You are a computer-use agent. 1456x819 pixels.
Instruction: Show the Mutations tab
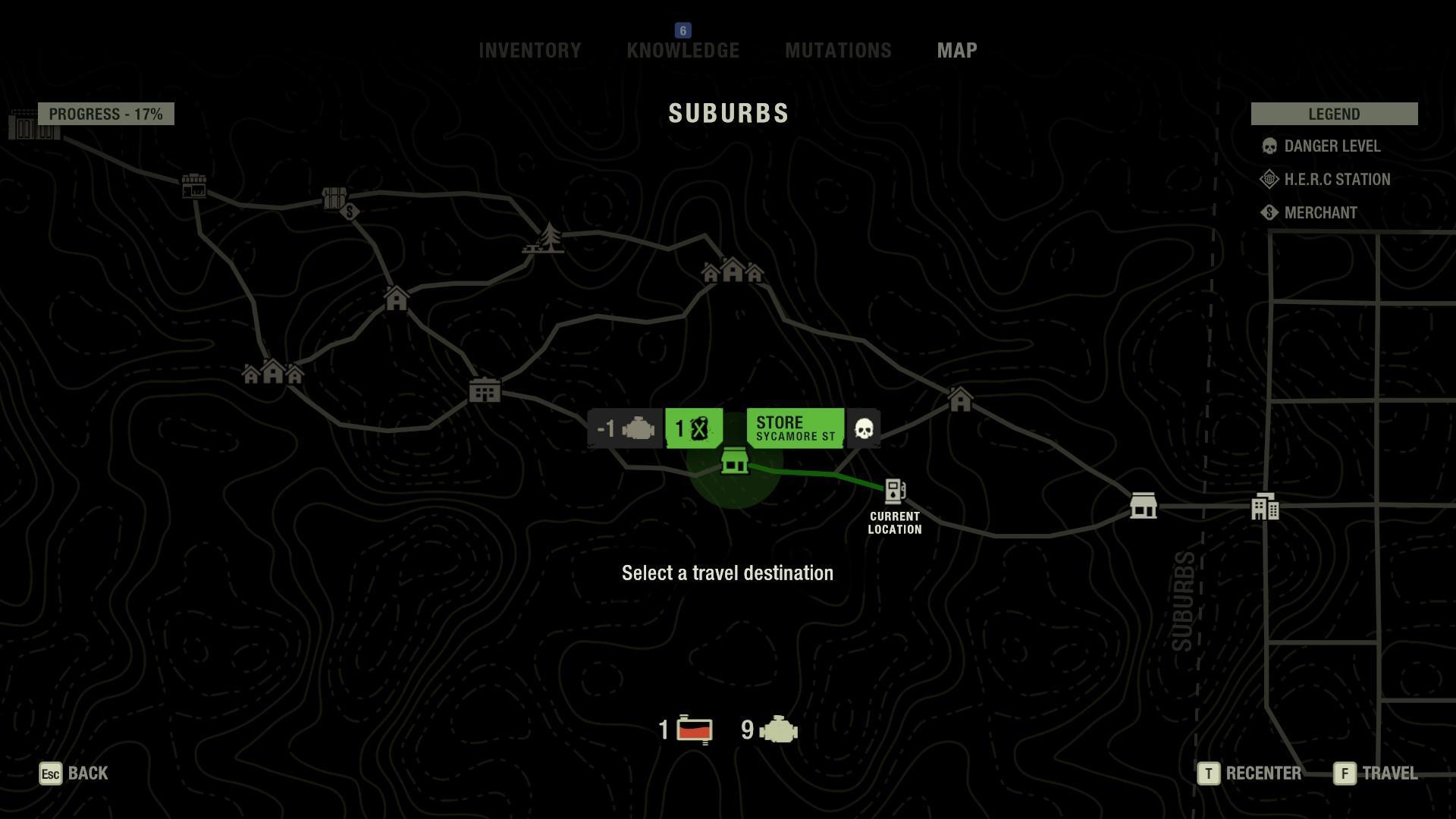click(x=838, y=51)
